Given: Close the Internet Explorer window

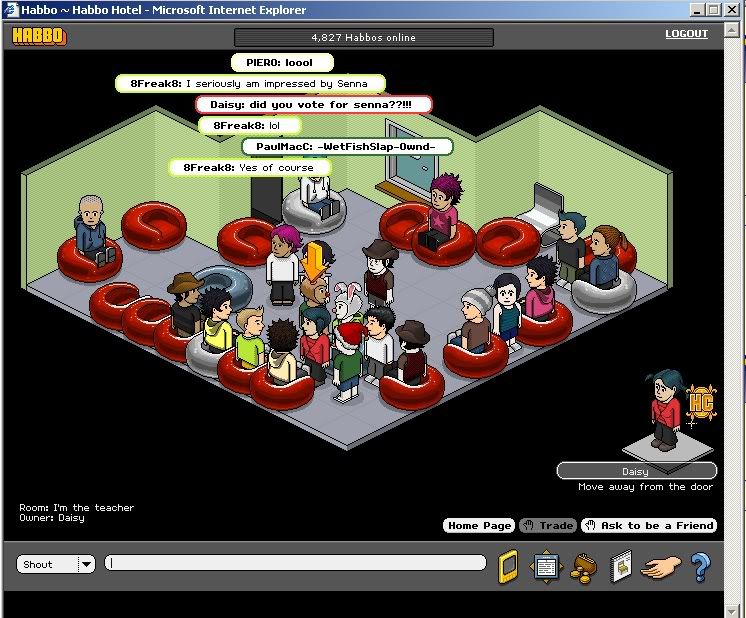Looking at the screenshot, I should tap(733, 9).
